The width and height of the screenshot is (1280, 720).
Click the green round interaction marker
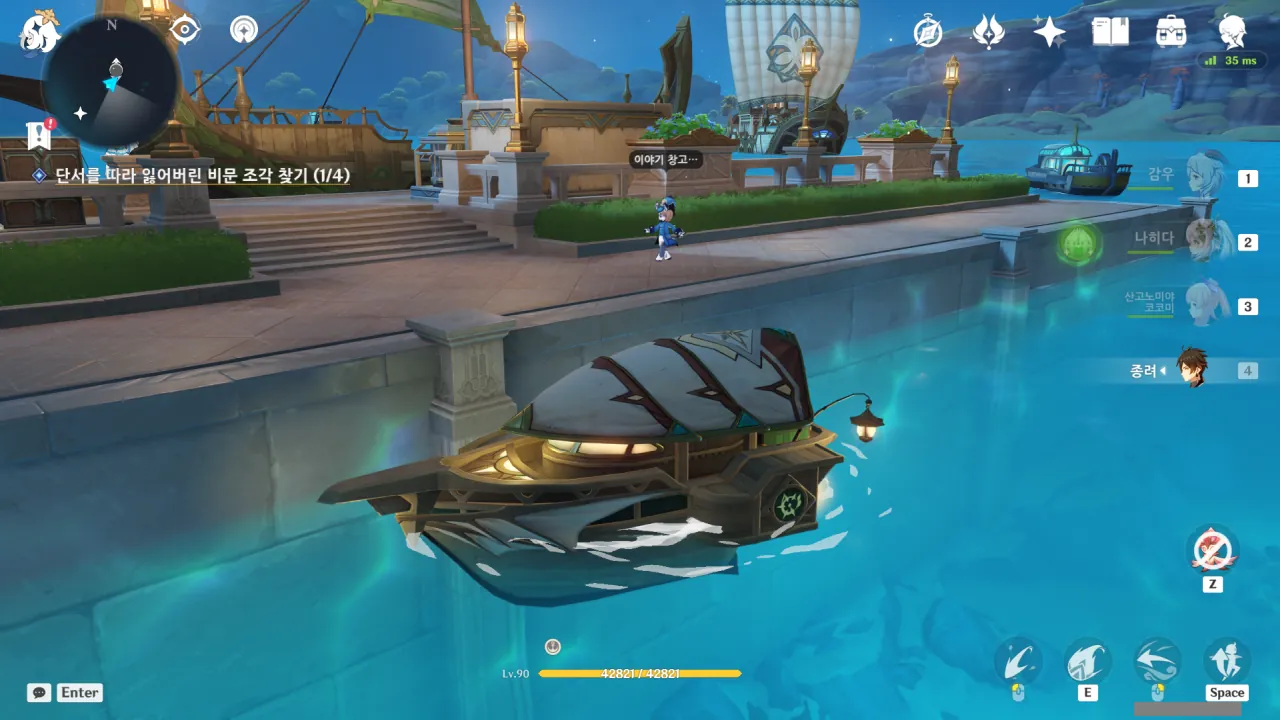pyautogui.click(x=1078, y=244)
